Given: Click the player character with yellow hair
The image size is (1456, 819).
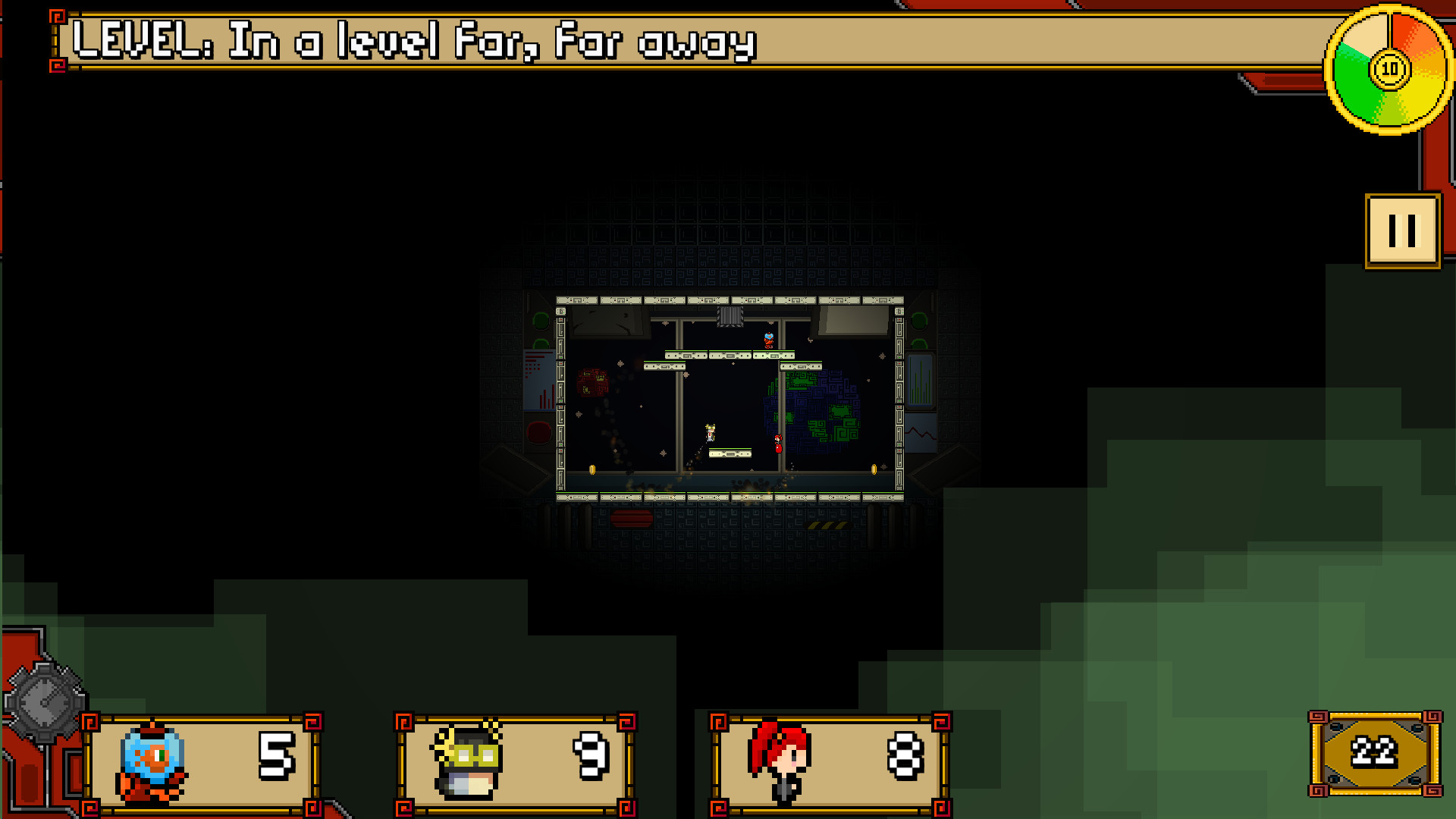Looking at the screenshot, I should [x=710, y=432].
